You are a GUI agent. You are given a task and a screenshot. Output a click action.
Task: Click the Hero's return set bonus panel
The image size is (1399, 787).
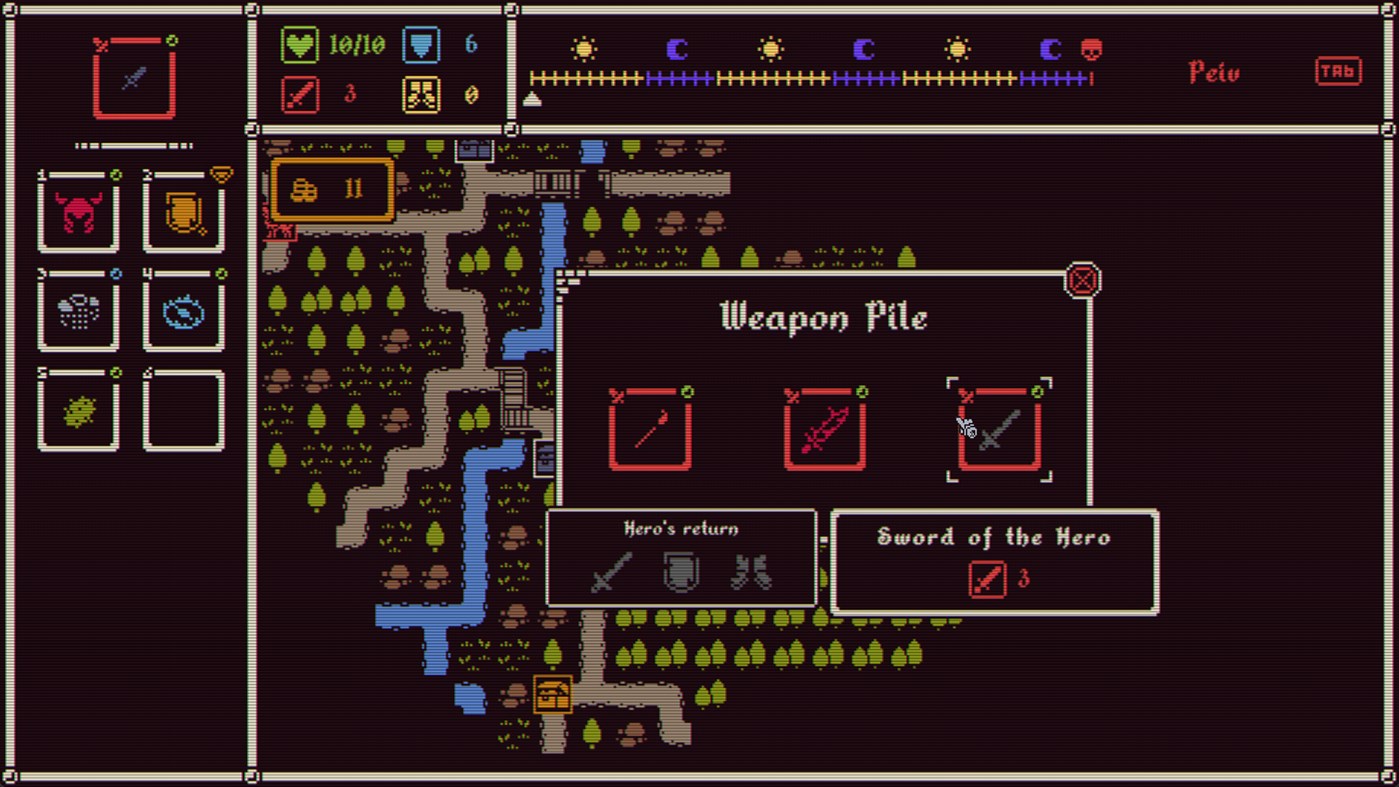679,558
